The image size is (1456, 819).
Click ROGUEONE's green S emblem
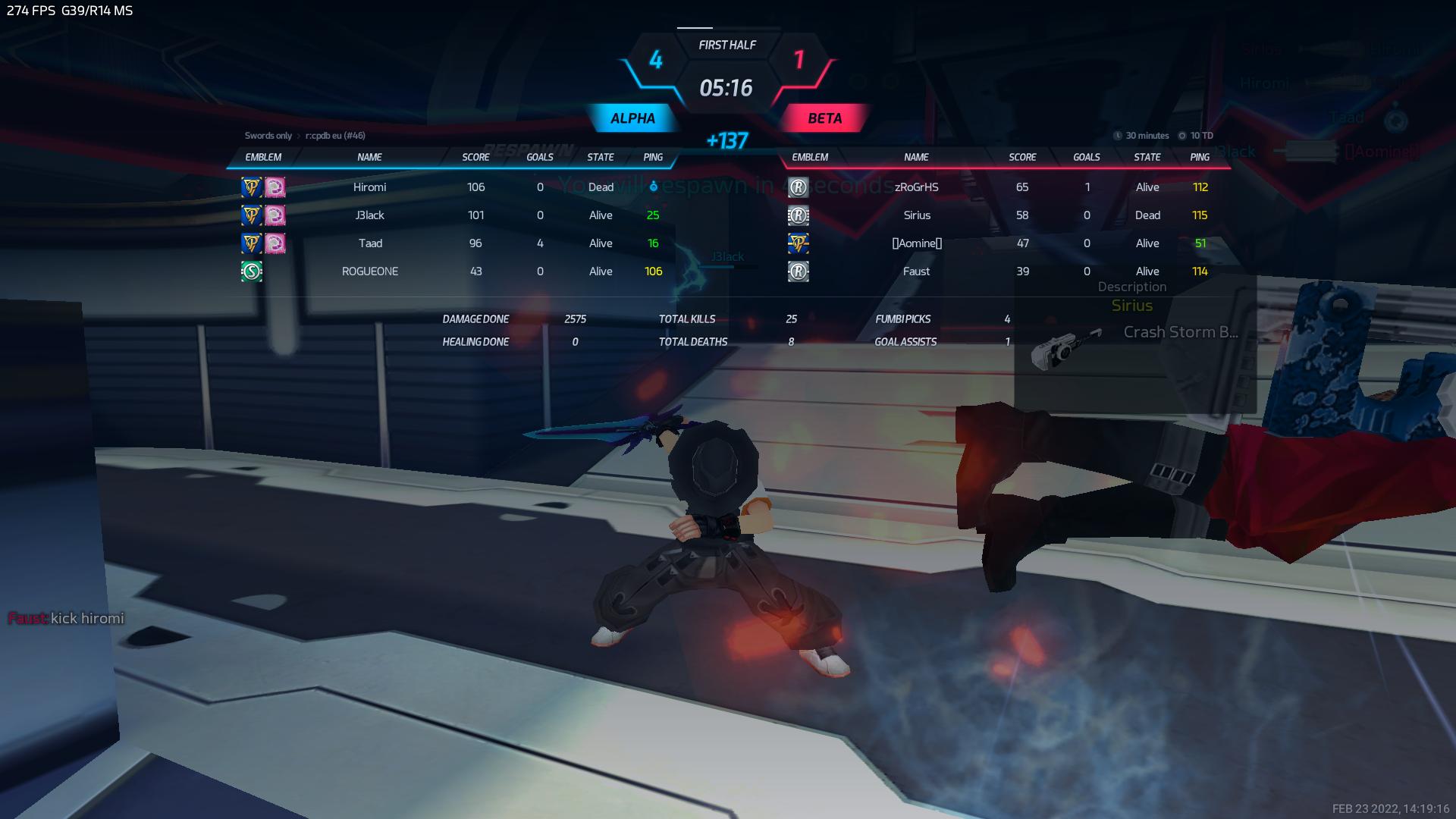coord(252,271)
